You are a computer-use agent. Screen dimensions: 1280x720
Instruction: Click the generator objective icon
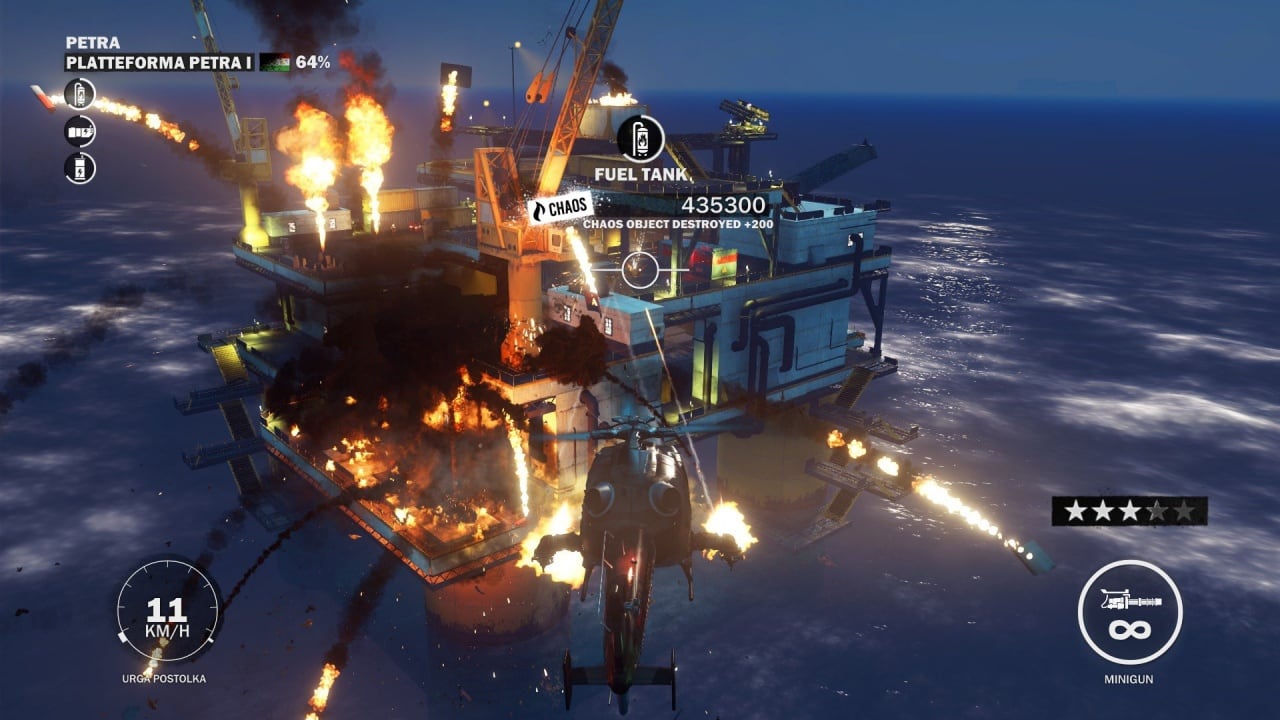[x=80, y=131]
